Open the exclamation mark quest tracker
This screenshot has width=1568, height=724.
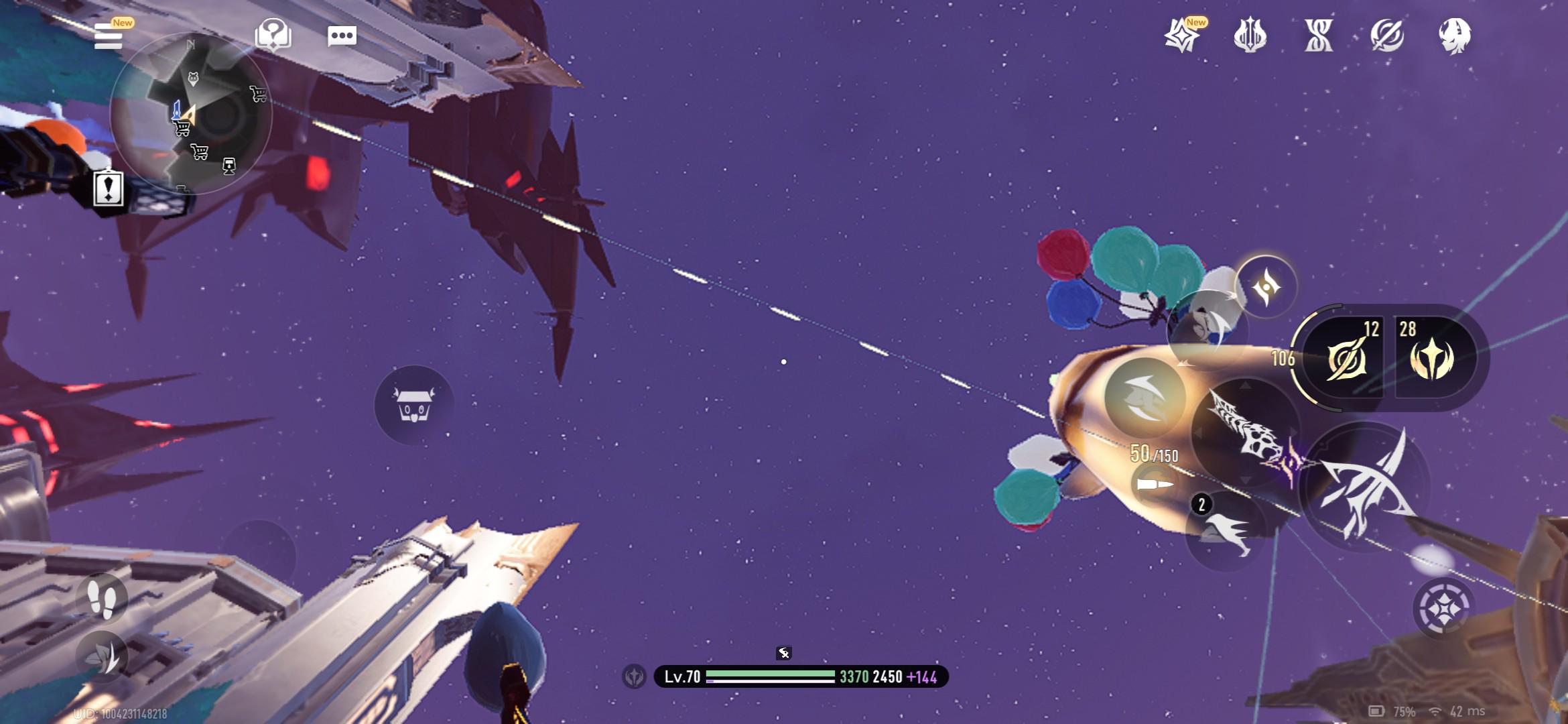(108, 187)
